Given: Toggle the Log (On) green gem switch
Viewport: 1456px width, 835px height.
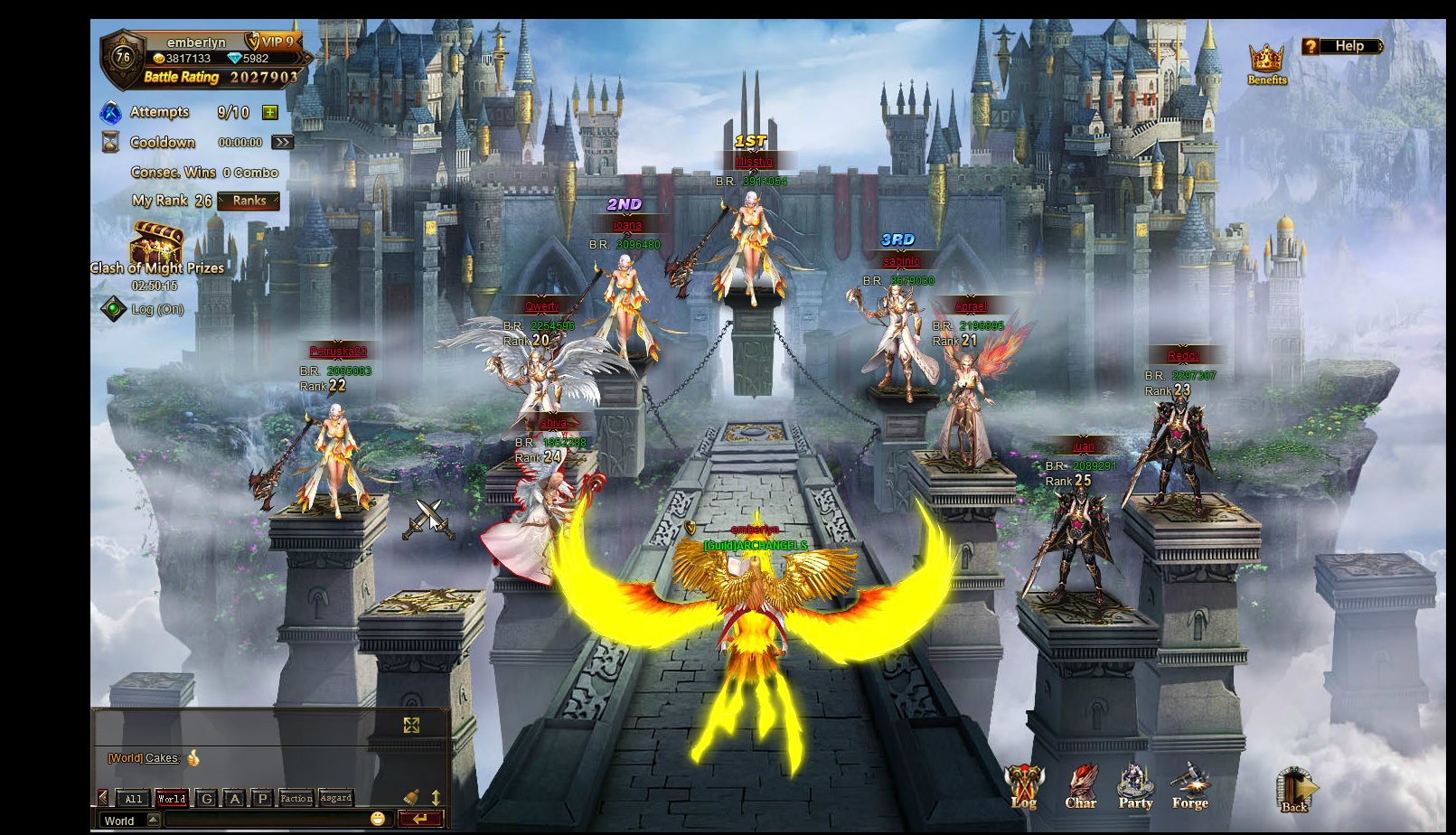Looking at the screenshot, I should tap(113, 309).
